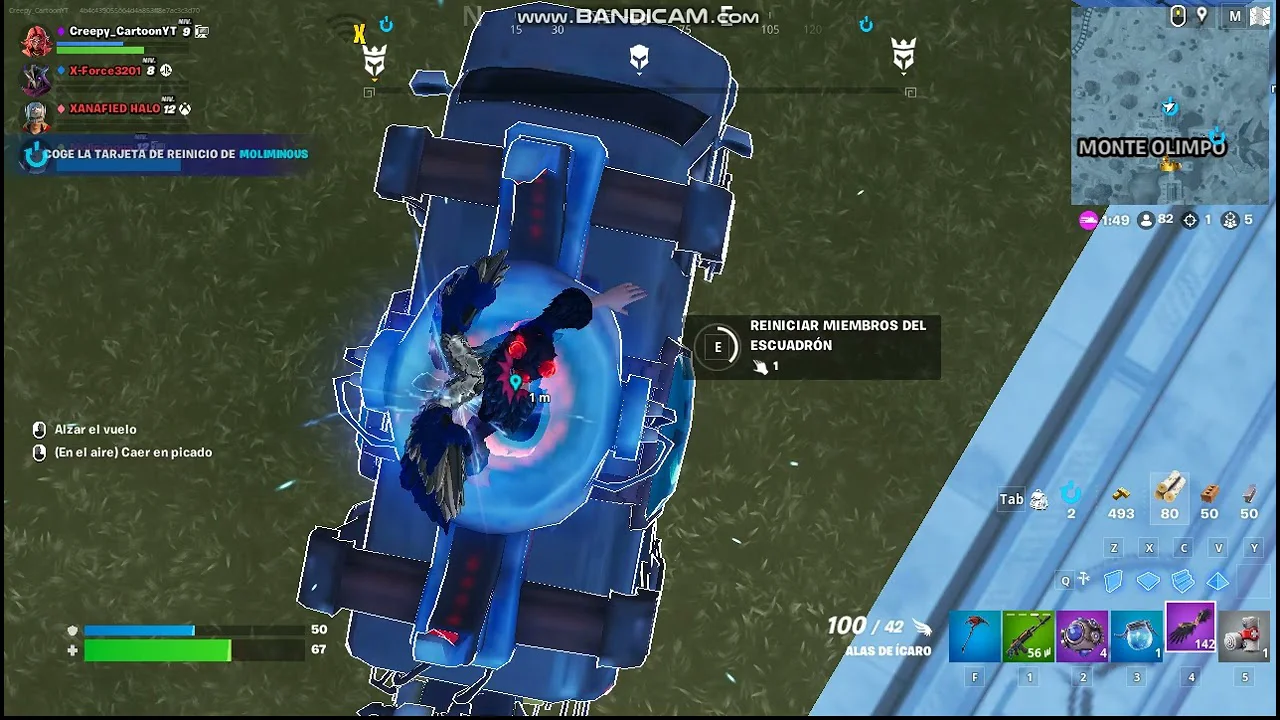The image size is (1280, 720).
Task: Select squad member XANAFIED HALO
Action: click(114, 109)
